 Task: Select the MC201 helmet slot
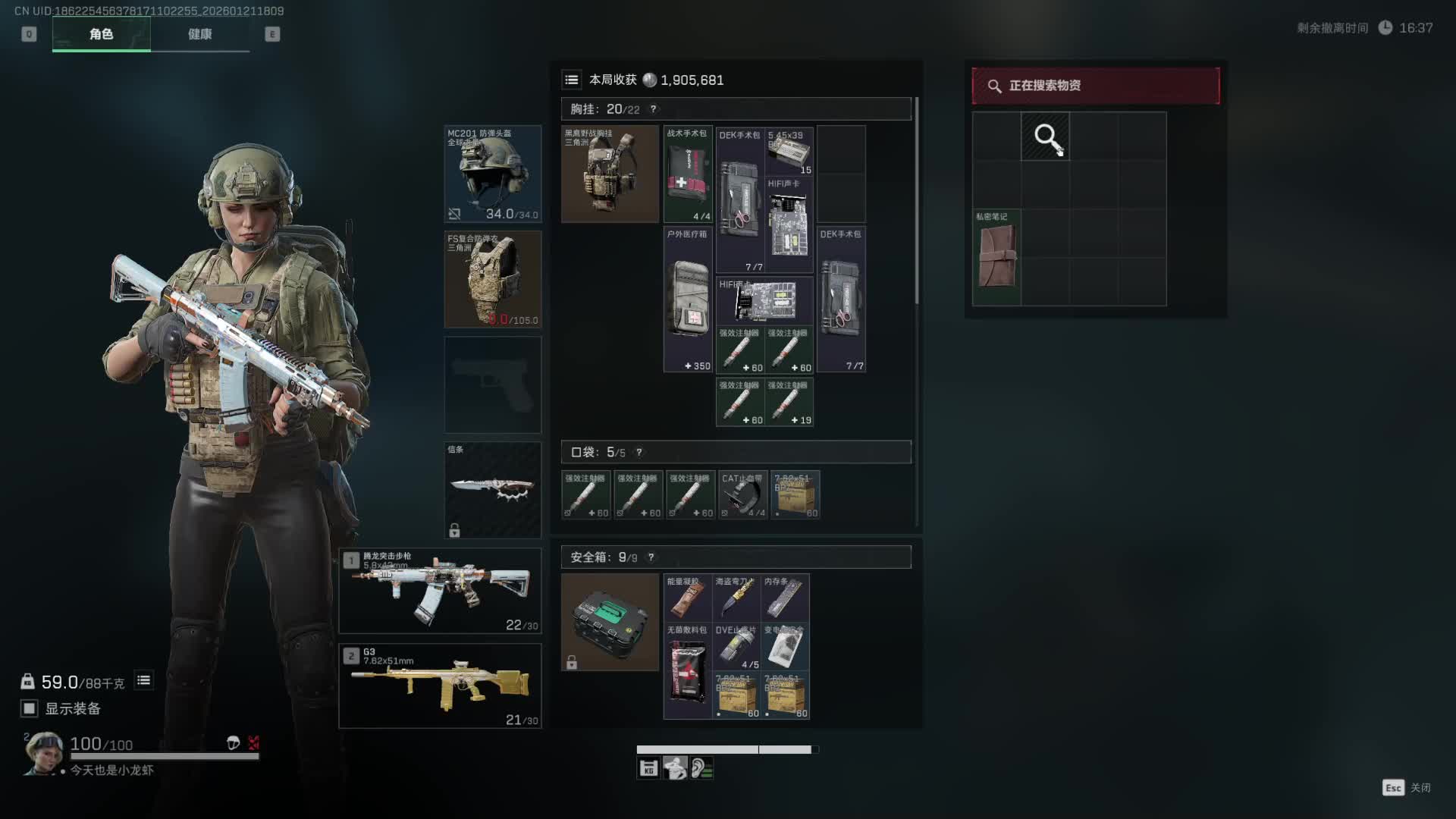coord(492,174)
